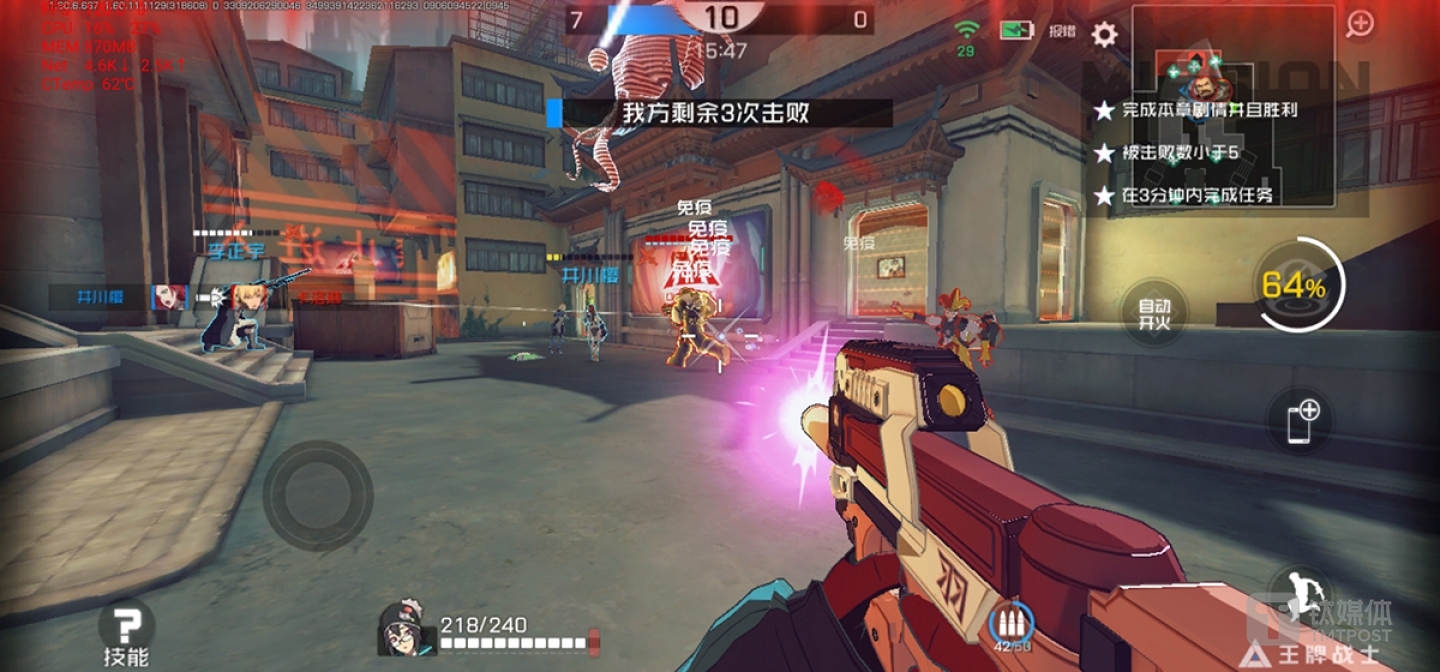Use the 技能 skill question-mark button

point(126,630)
